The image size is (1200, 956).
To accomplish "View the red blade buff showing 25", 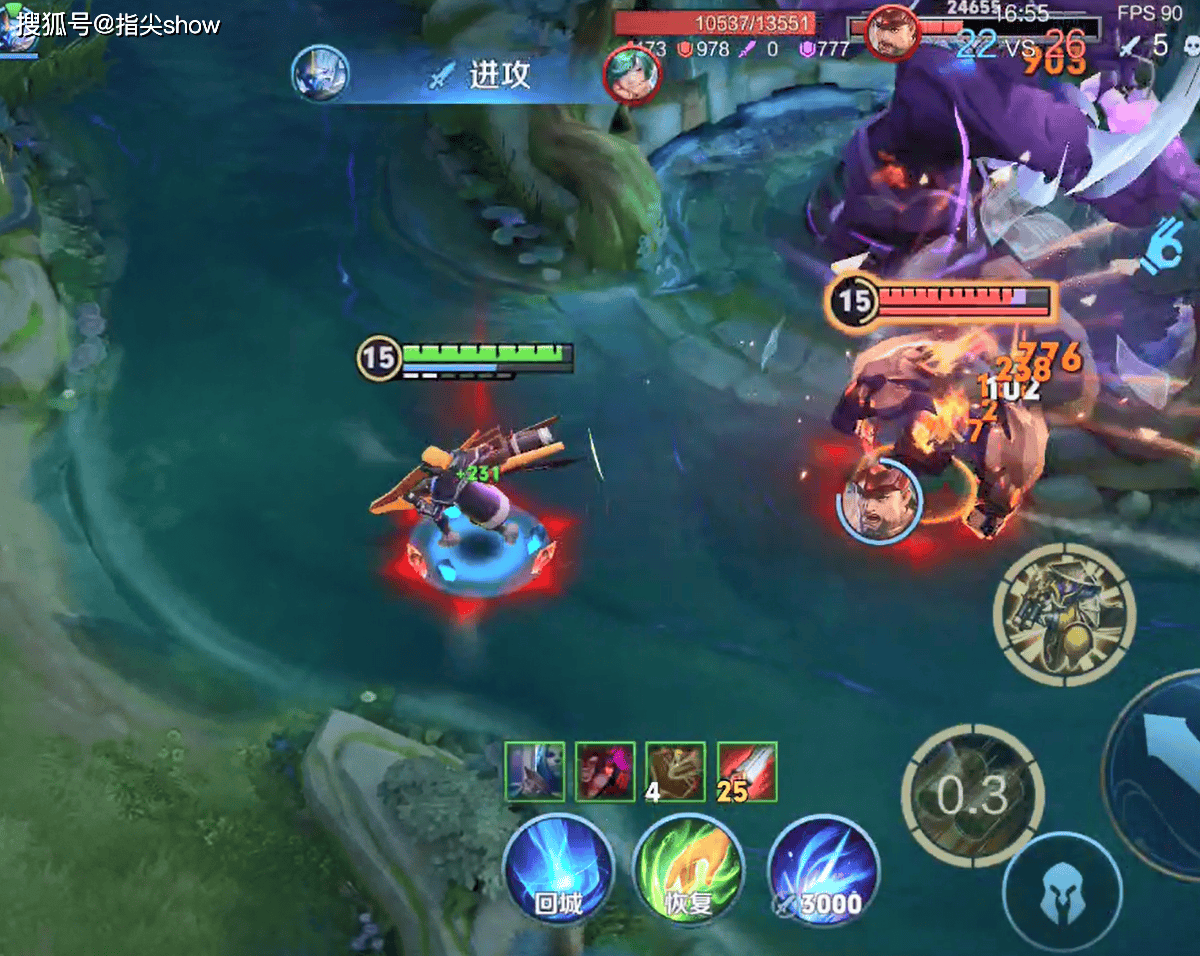I will [747, 772].
